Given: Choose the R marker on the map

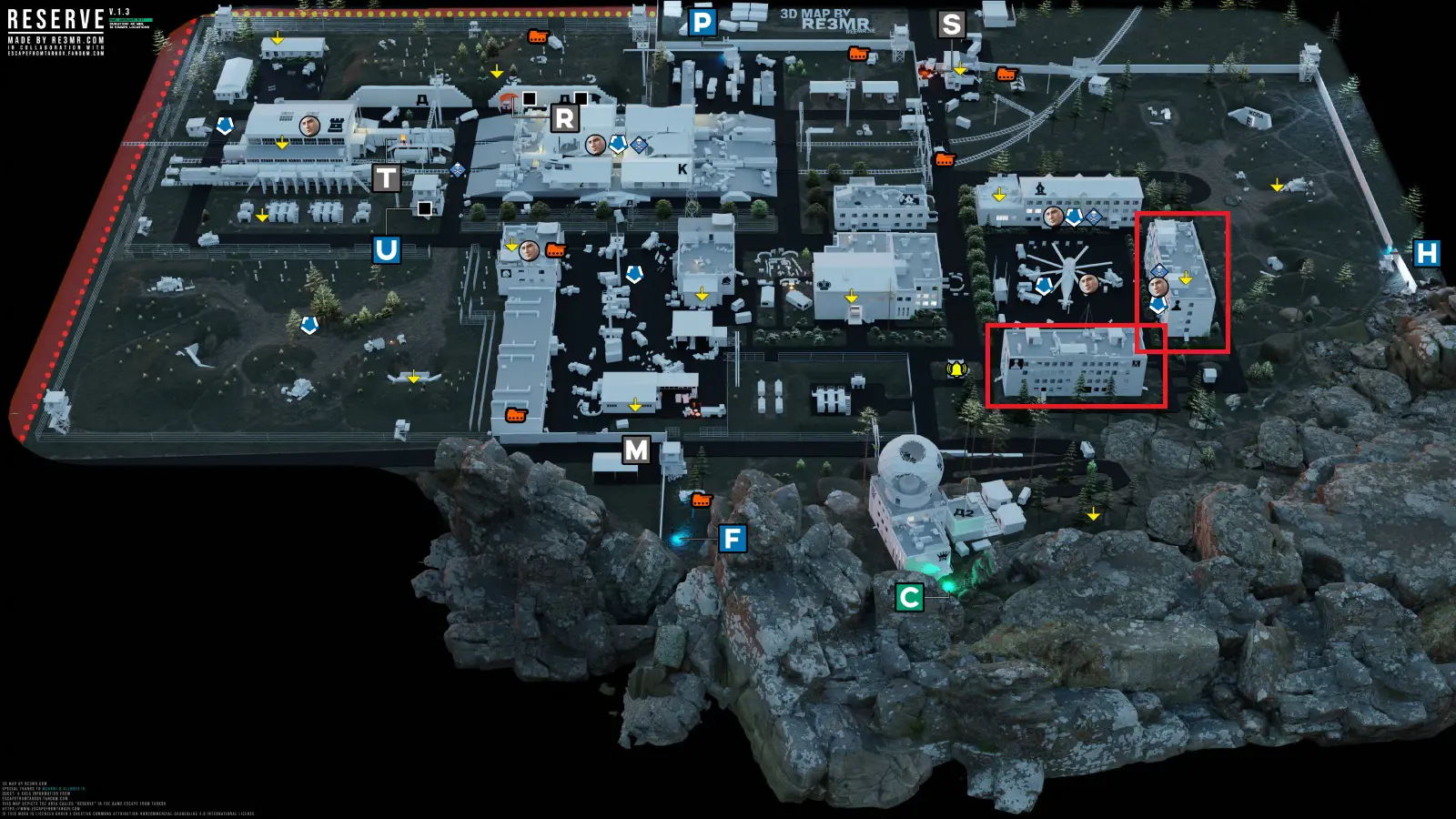Looking at the screenshot, I should pos(564,118).
